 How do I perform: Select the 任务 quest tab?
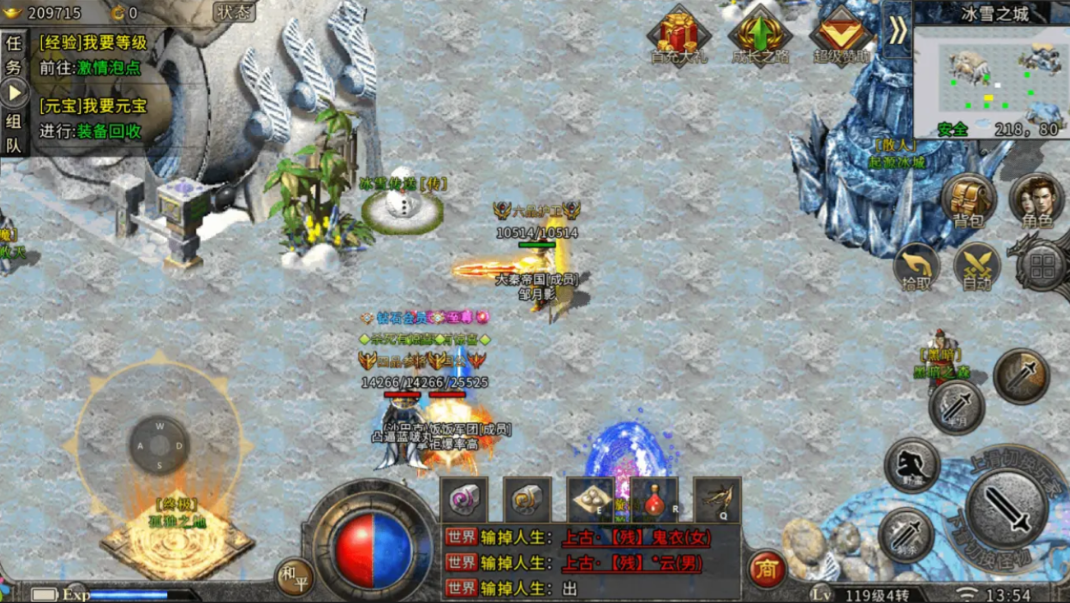[x=14, y=56]
